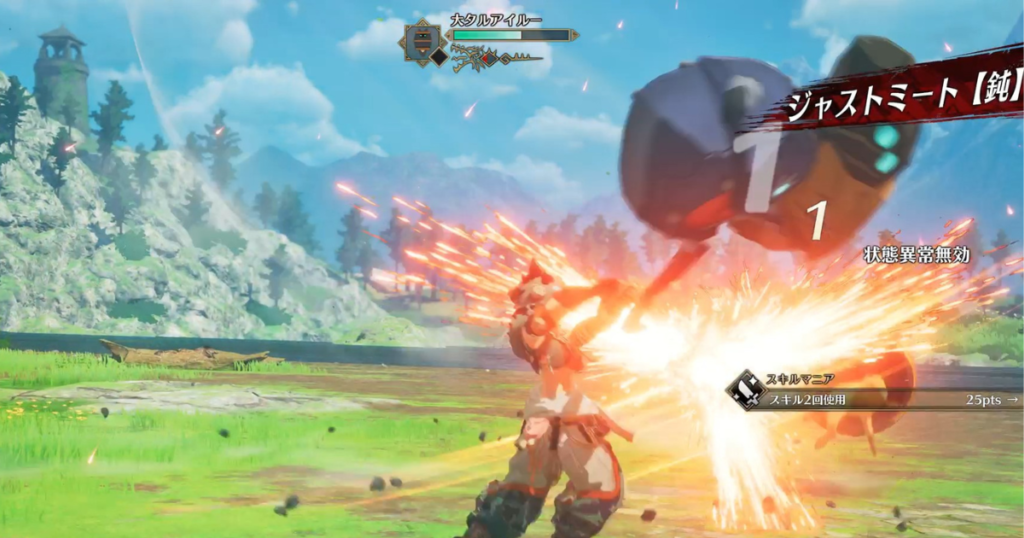The height and width of the screenshot is (538, 1024).
Task: Select the enemy emblem beside 大タルアイルー
Action: point(421,40)
